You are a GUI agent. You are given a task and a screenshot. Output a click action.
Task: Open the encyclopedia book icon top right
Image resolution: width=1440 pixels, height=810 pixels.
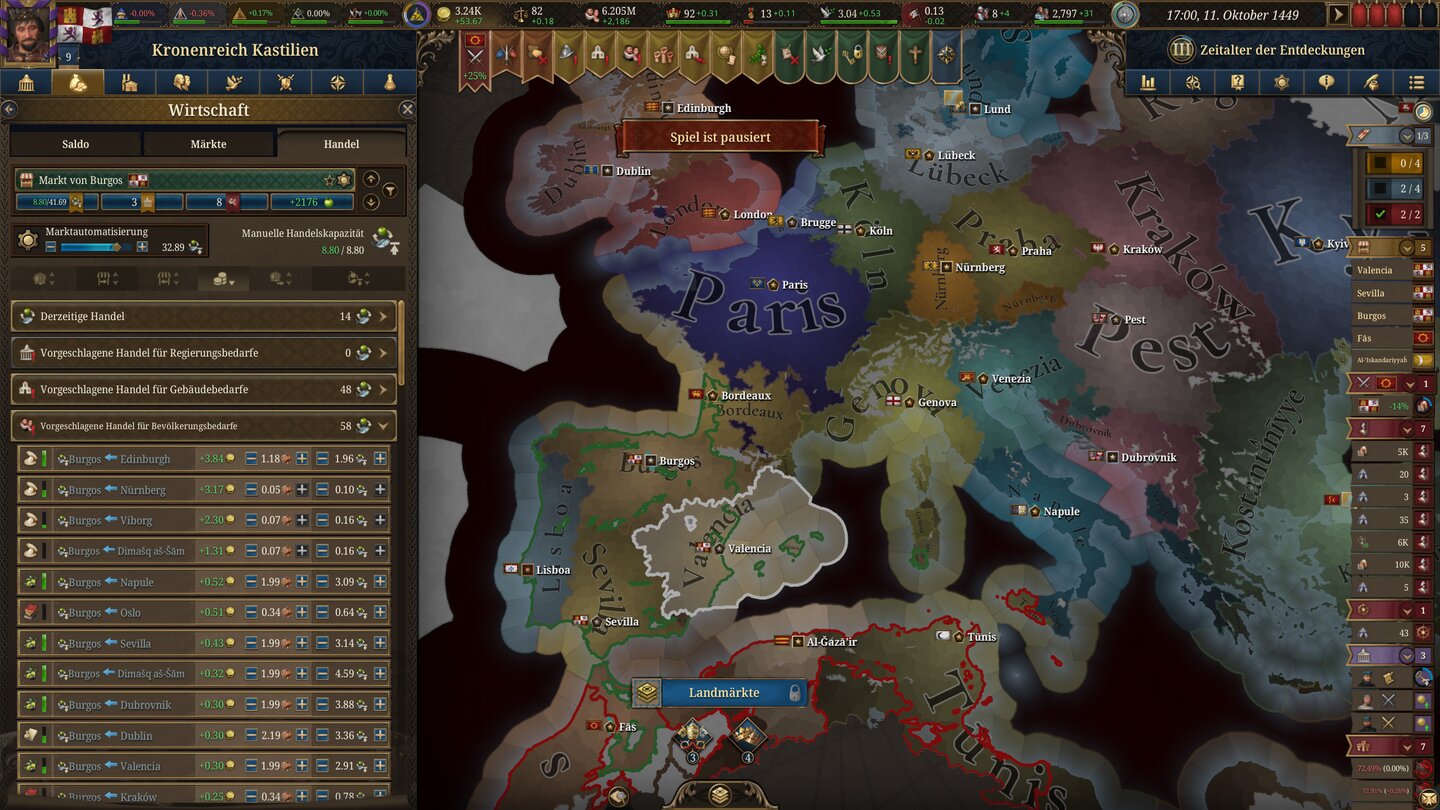tap(1239, 82)
